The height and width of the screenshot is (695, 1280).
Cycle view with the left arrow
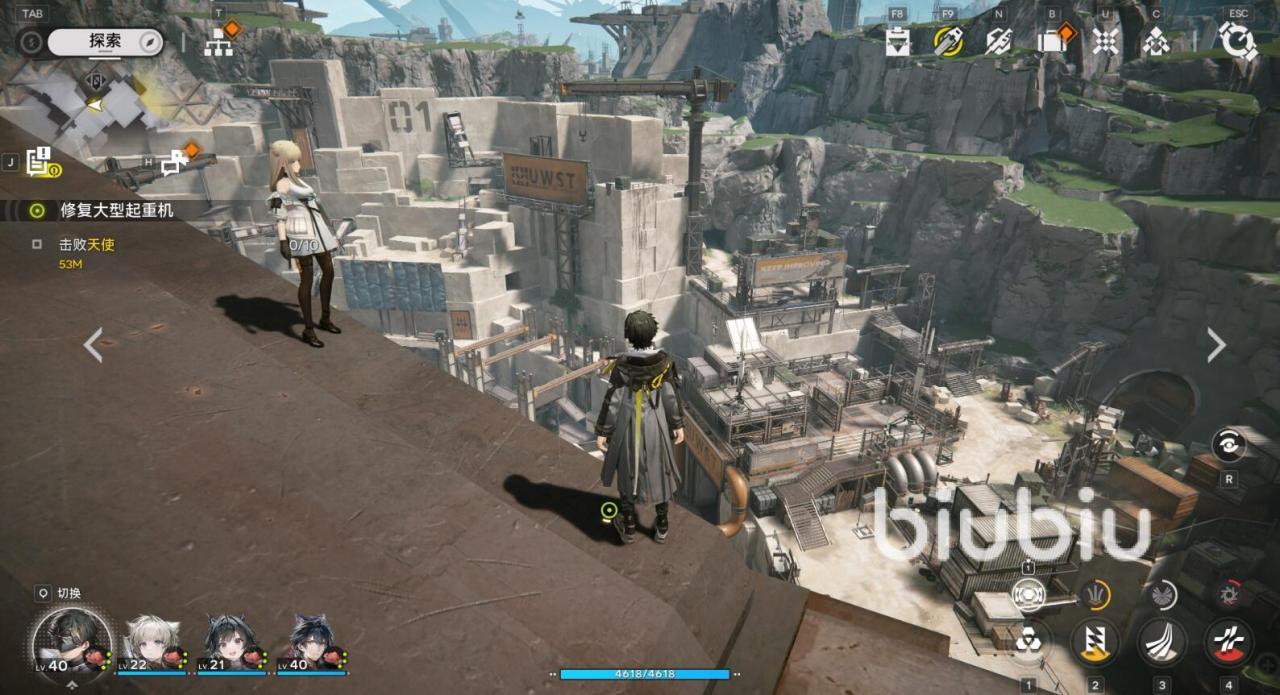click(x=93, y=345)
